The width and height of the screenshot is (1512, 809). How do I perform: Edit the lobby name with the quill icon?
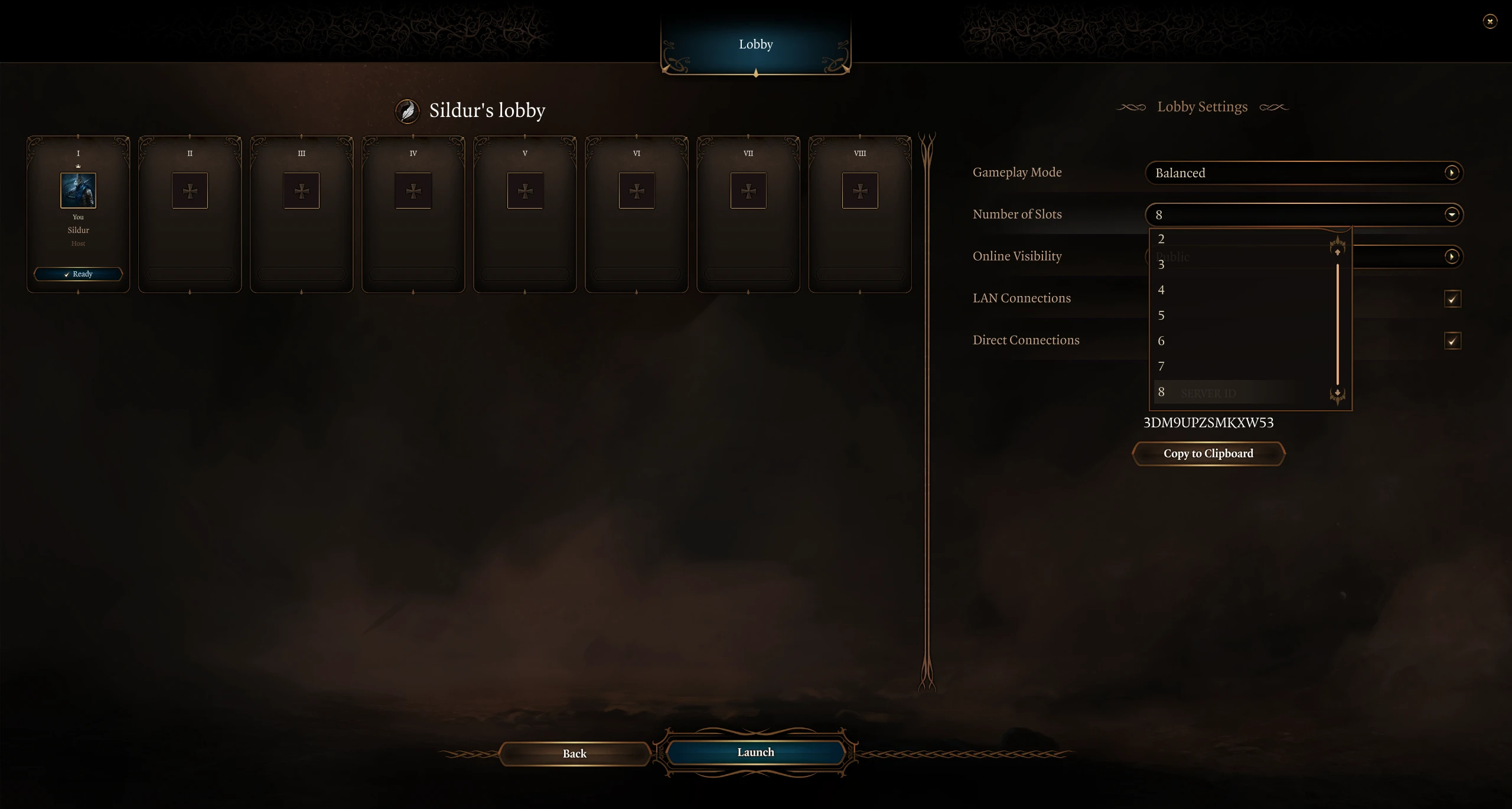407,111
